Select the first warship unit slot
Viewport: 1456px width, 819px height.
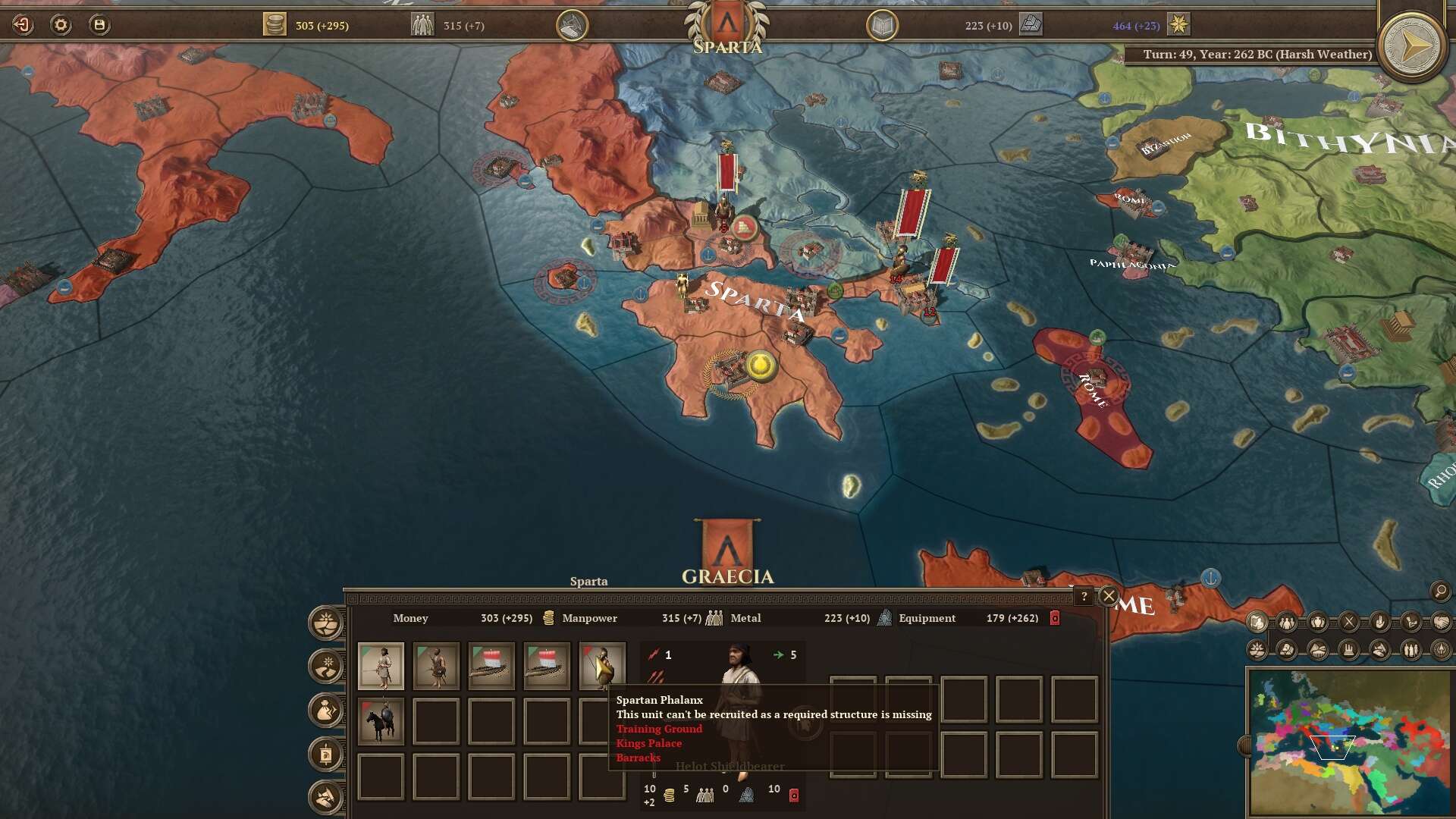[491, 666]
